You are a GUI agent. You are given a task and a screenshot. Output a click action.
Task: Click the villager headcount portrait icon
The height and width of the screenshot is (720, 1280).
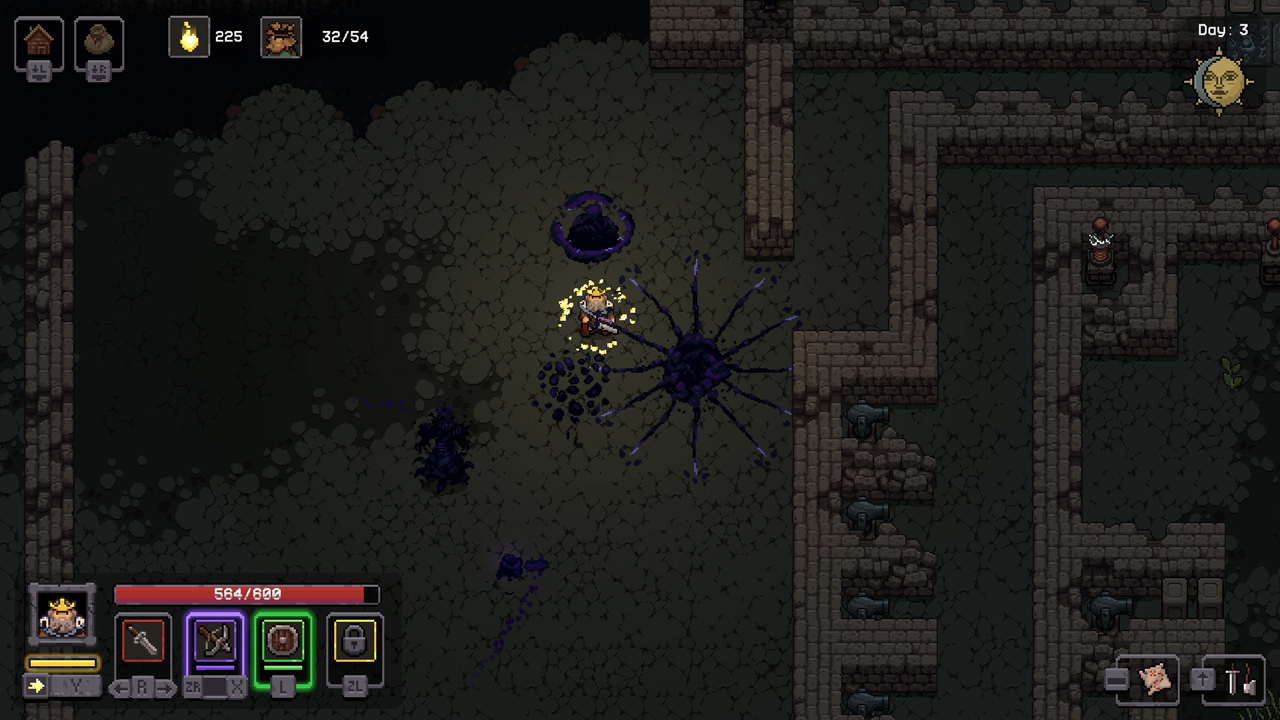(281, 37)
